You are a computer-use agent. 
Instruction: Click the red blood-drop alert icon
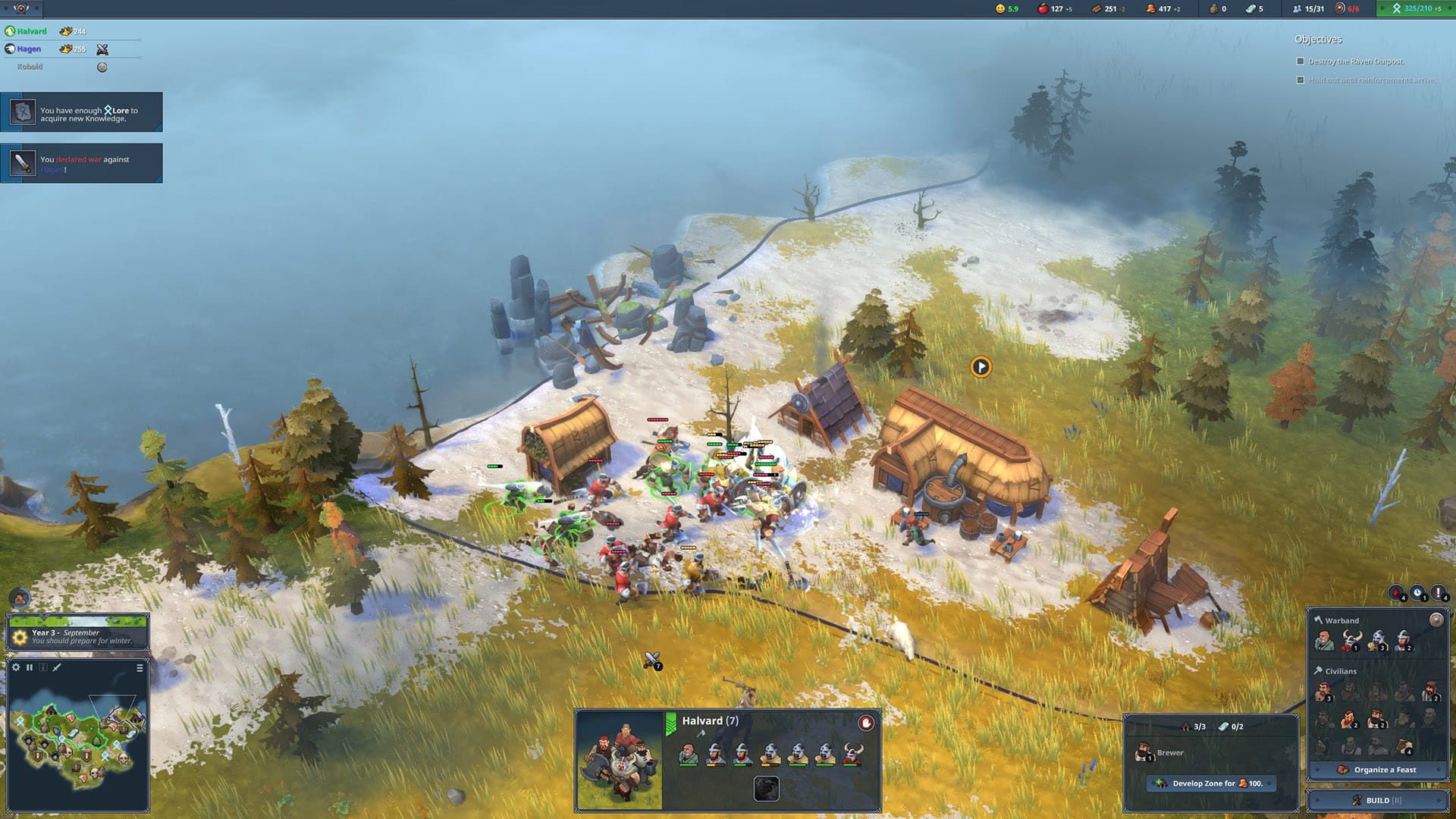[x=1396, y=593]
